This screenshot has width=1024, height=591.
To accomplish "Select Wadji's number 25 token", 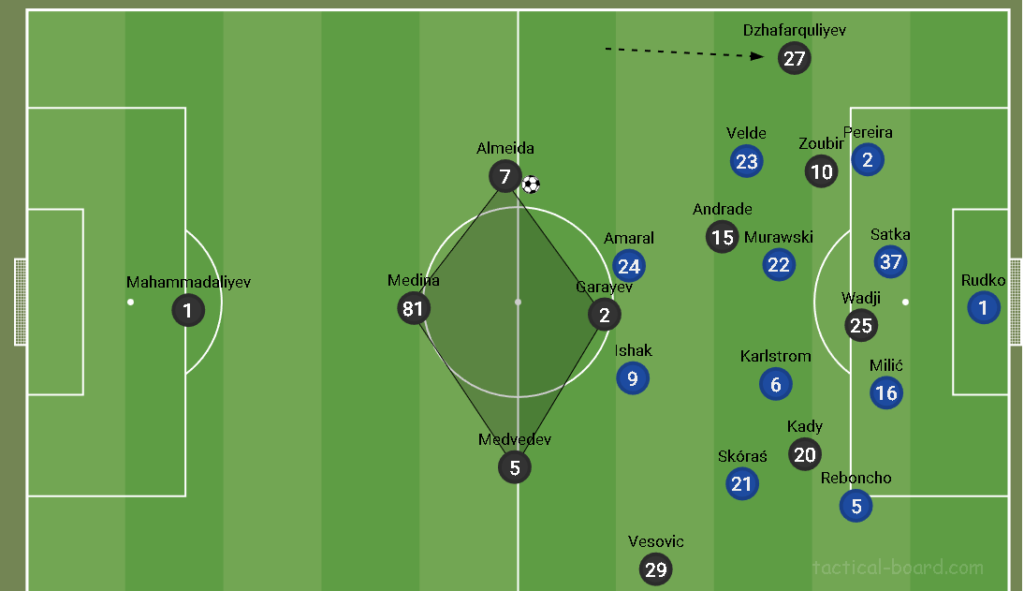I will click(x=861, y=324).
